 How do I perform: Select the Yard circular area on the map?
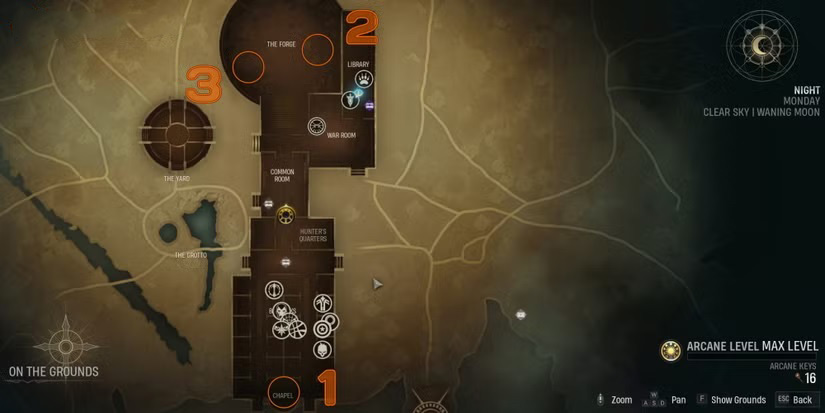click(177, 135)
